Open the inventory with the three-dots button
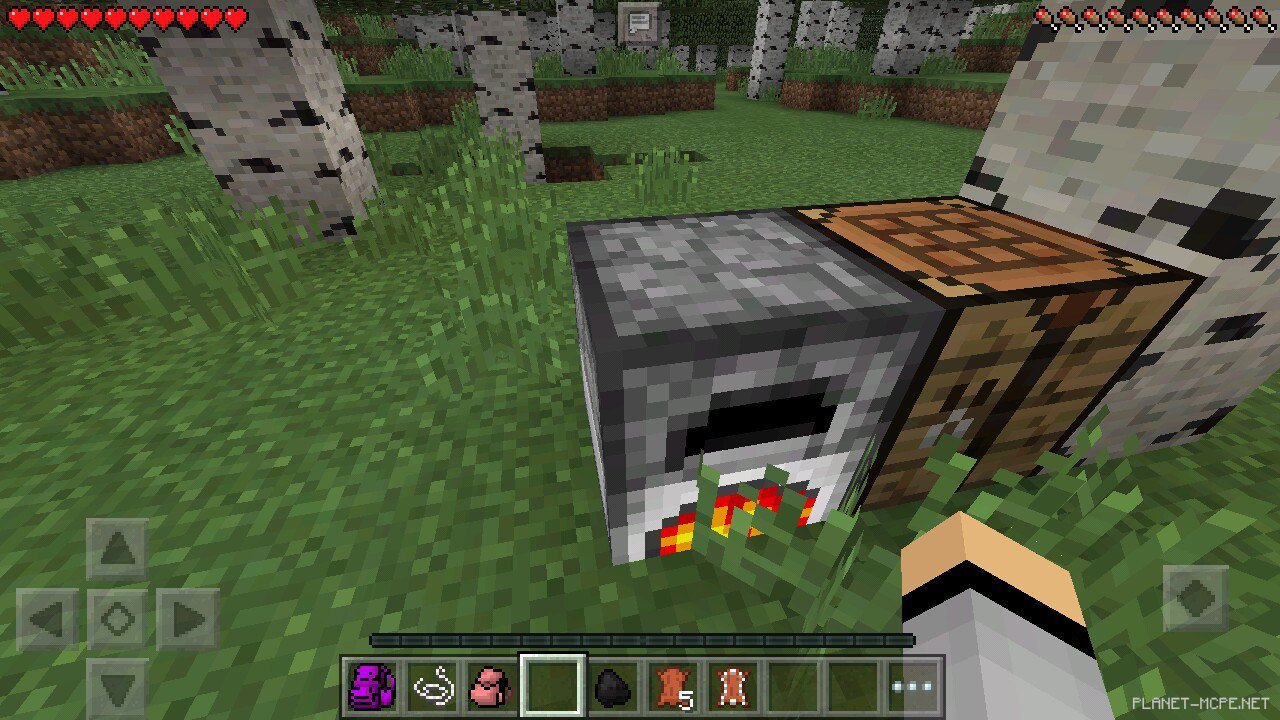The height and width of the screenshot is (720, 1280). click(914, 687)
